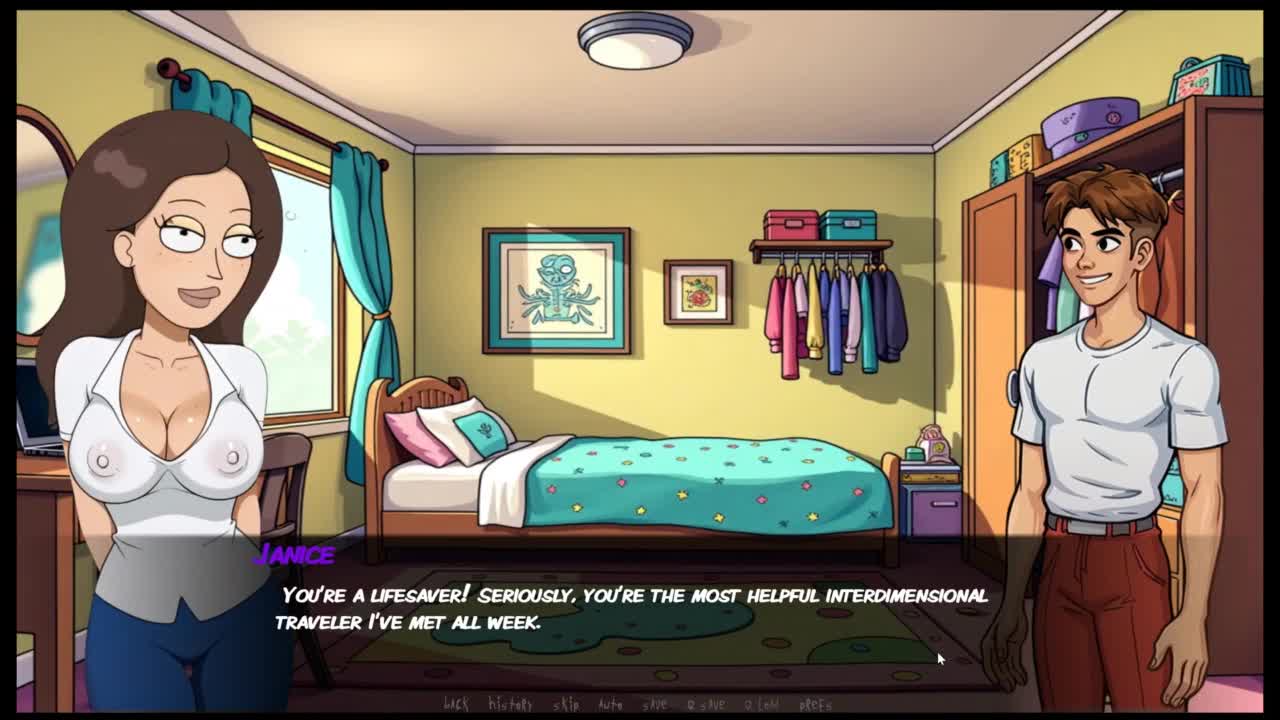Quick save with Q.Save
Viewport: 1280px width, 720px height.
click(706, 704)
